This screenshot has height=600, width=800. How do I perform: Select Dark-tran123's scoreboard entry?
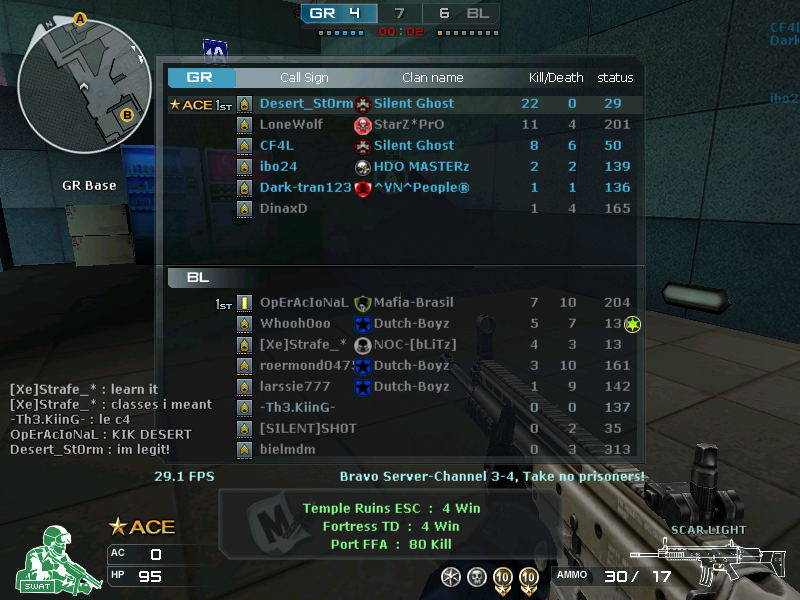pyautogui.click(x=400, y=188)
